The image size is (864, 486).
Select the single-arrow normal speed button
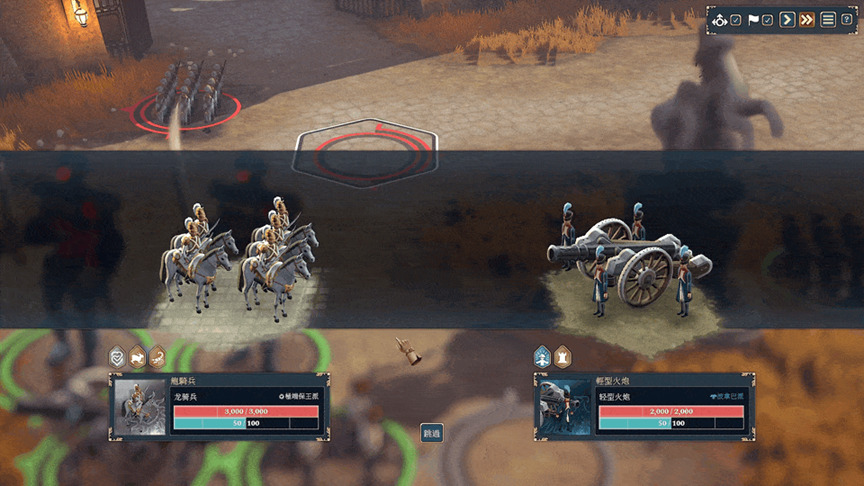(787, 20)
